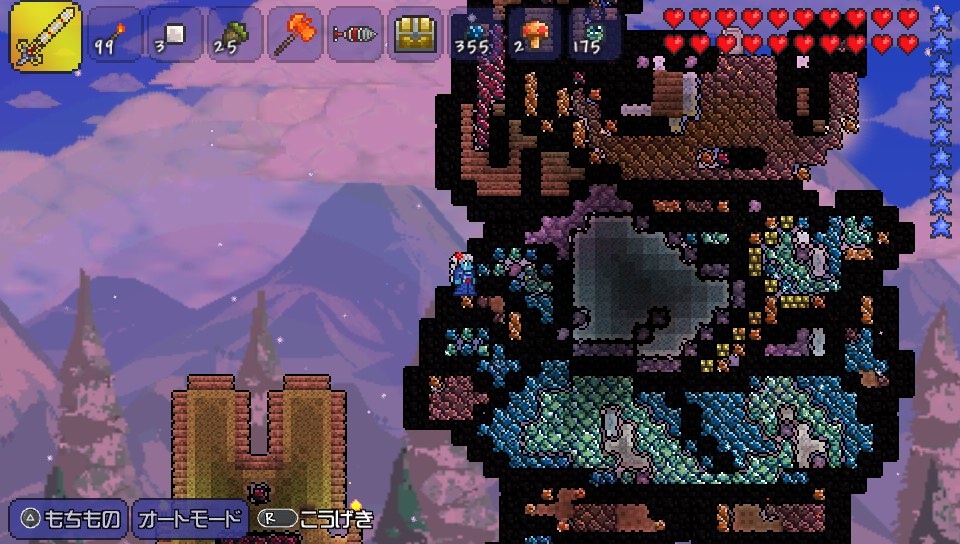Select the golden chest slot
This screenshot has height=544, width=960.
pos(415,35)
